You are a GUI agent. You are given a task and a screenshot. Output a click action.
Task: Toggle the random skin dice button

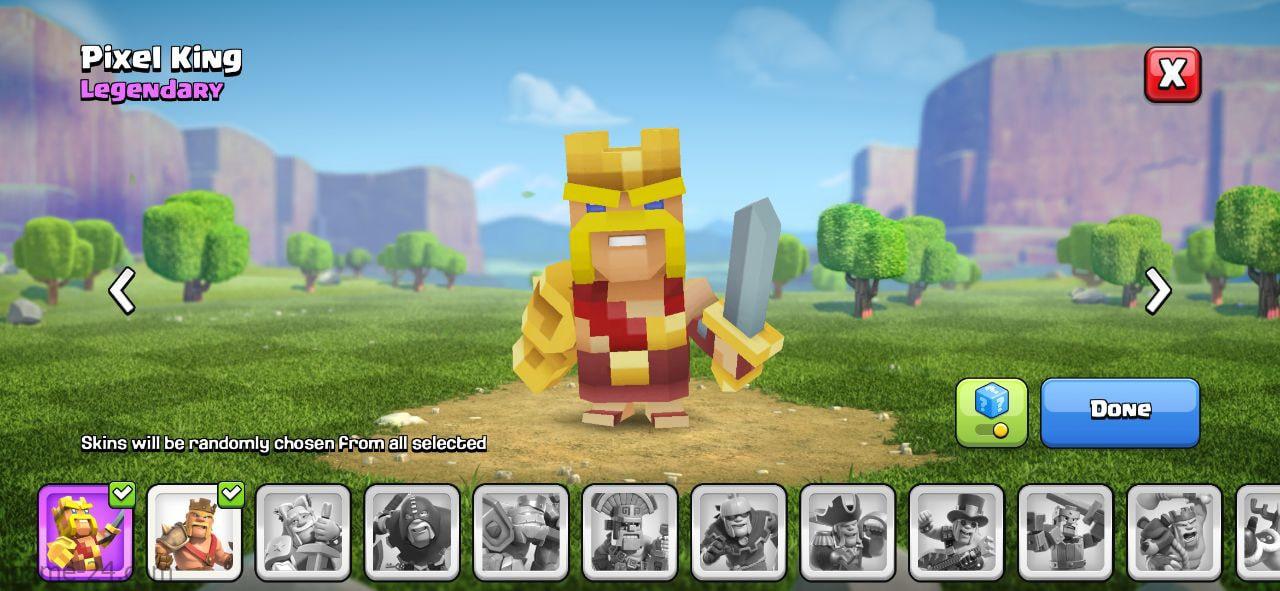point(991,411)
